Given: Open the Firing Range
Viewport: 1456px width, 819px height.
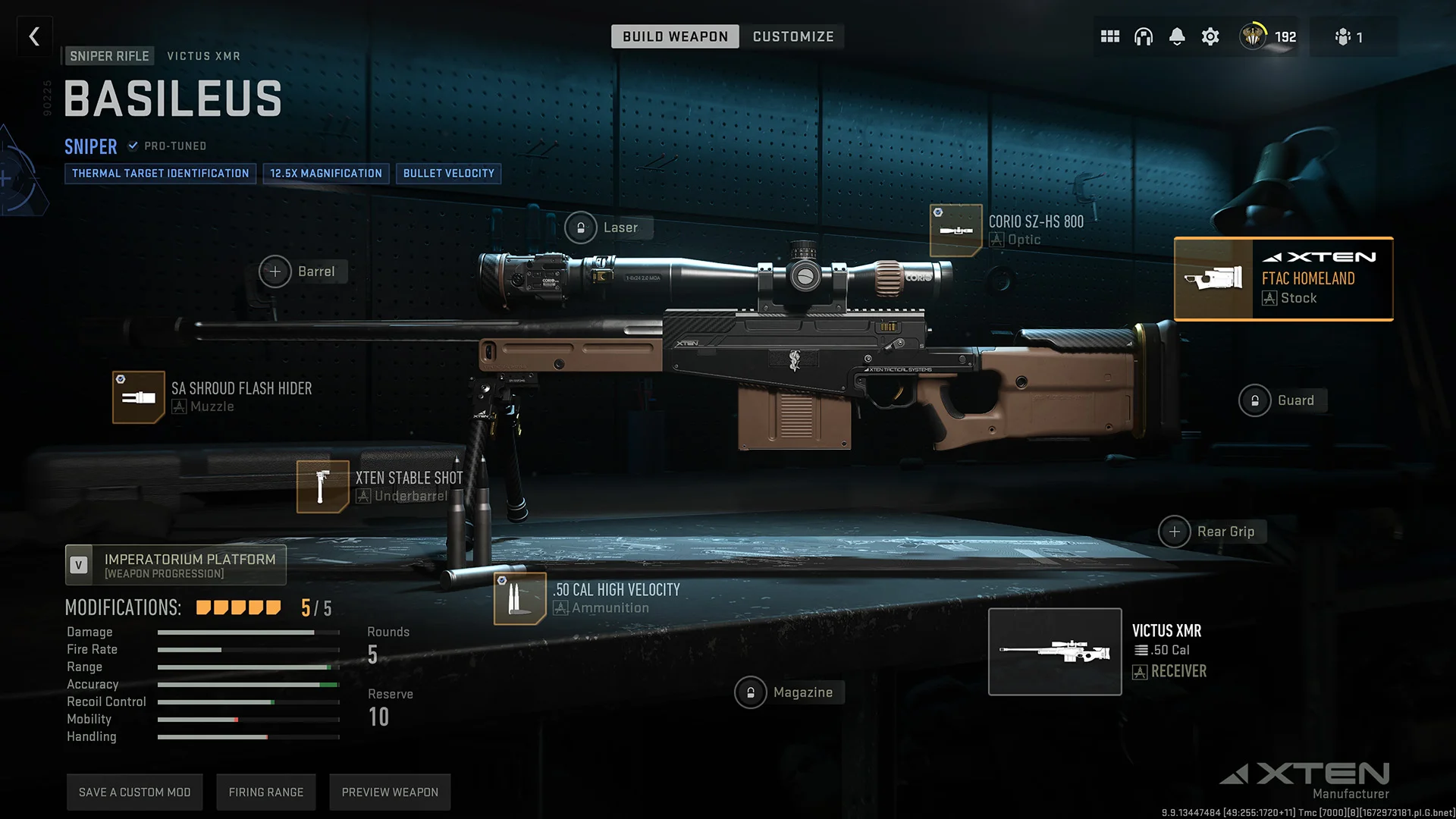Looking at the screenshot, I should [266, 791].
